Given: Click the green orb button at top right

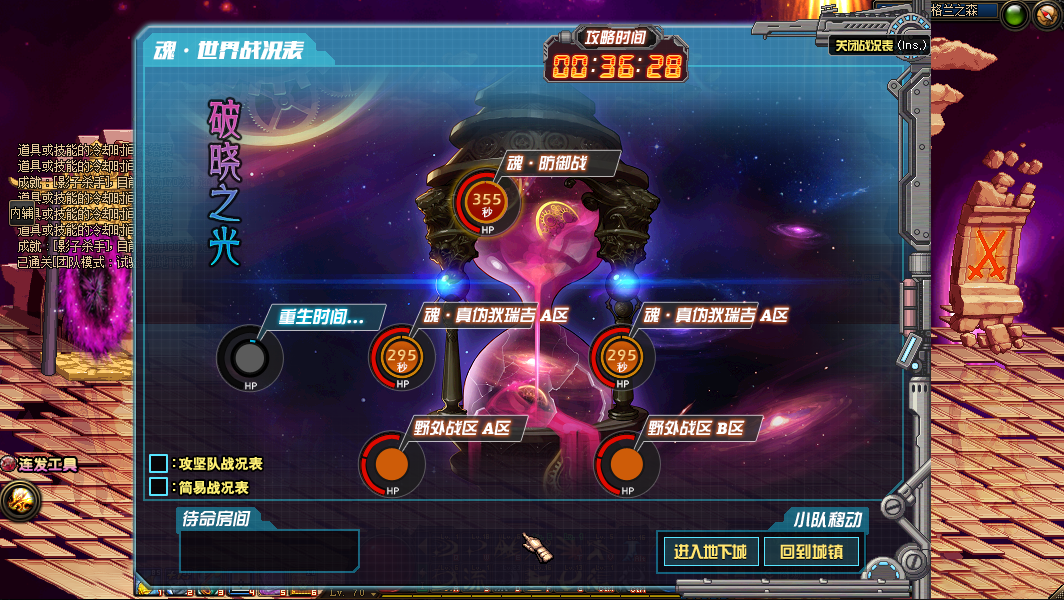Looking at the screenshot, I should pyautogui.click(x=1015, y=15).
